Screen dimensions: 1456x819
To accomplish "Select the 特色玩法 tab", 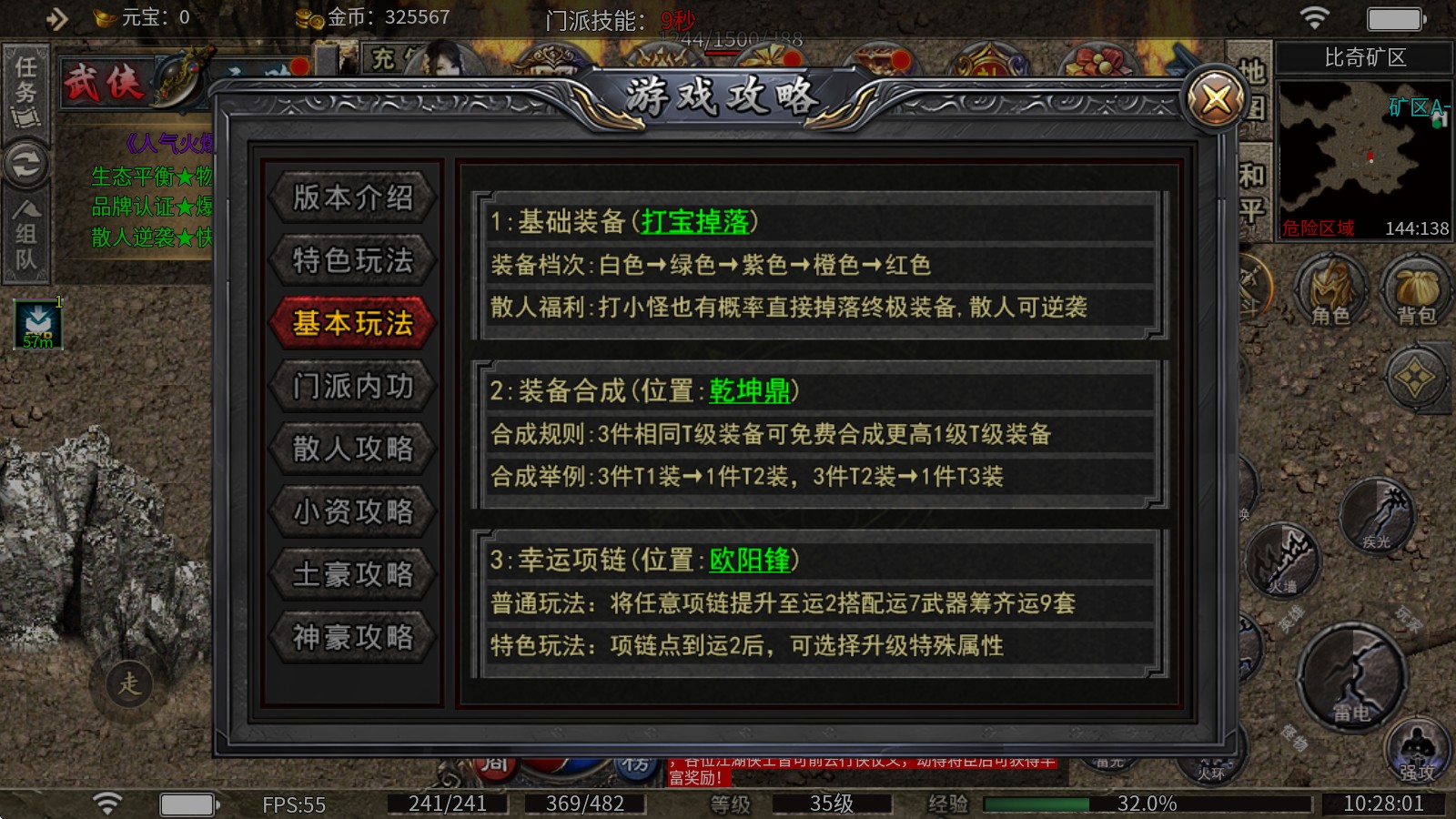I will [x=352, y=260].
